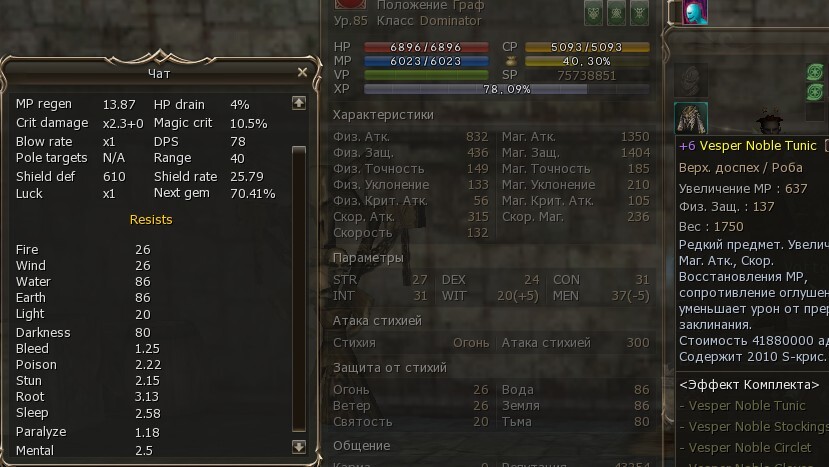
Task: Select the faded helmet equipment slot
Action: (x=690, y=78)
